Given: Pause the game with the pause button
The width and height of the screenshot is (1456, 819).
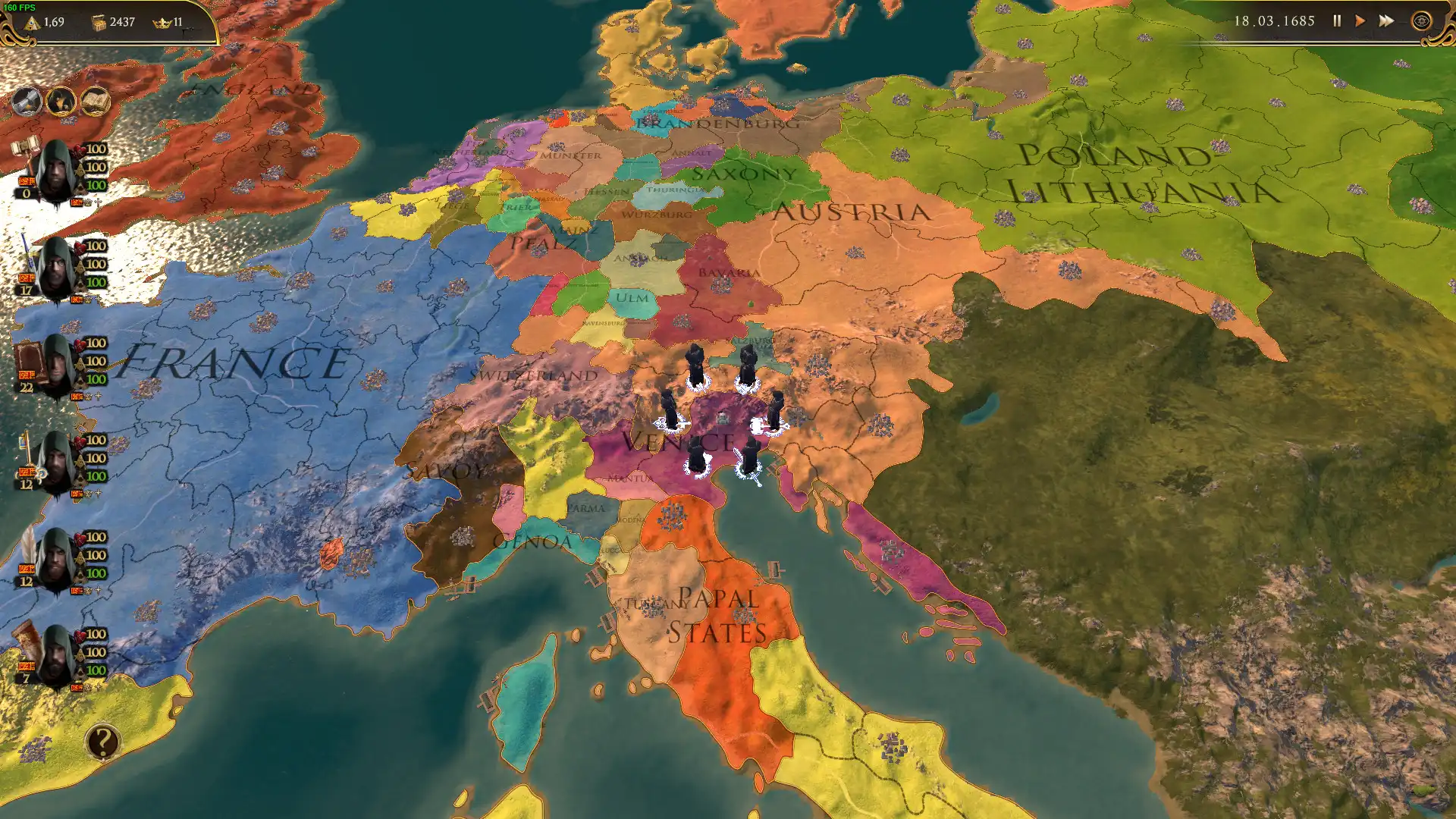Looking at the screenshot, I should pos(1337,20).
